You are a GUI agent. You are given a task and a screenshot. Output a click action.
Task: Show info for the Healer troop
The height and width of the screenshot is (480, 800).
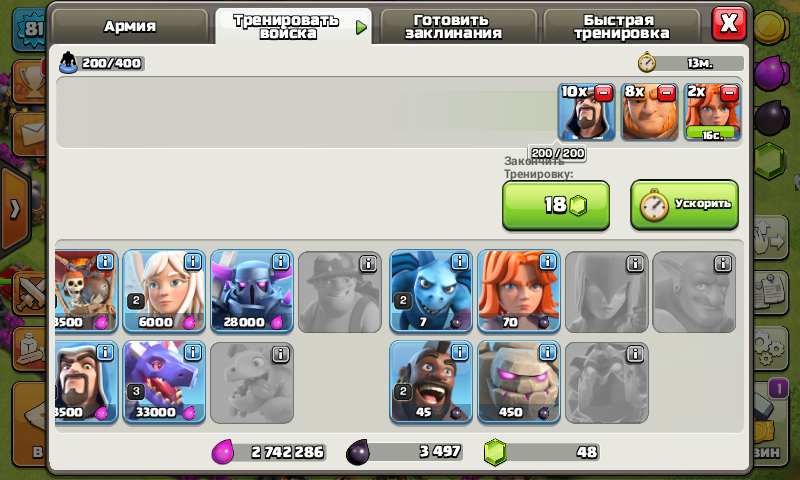point(192,263)
